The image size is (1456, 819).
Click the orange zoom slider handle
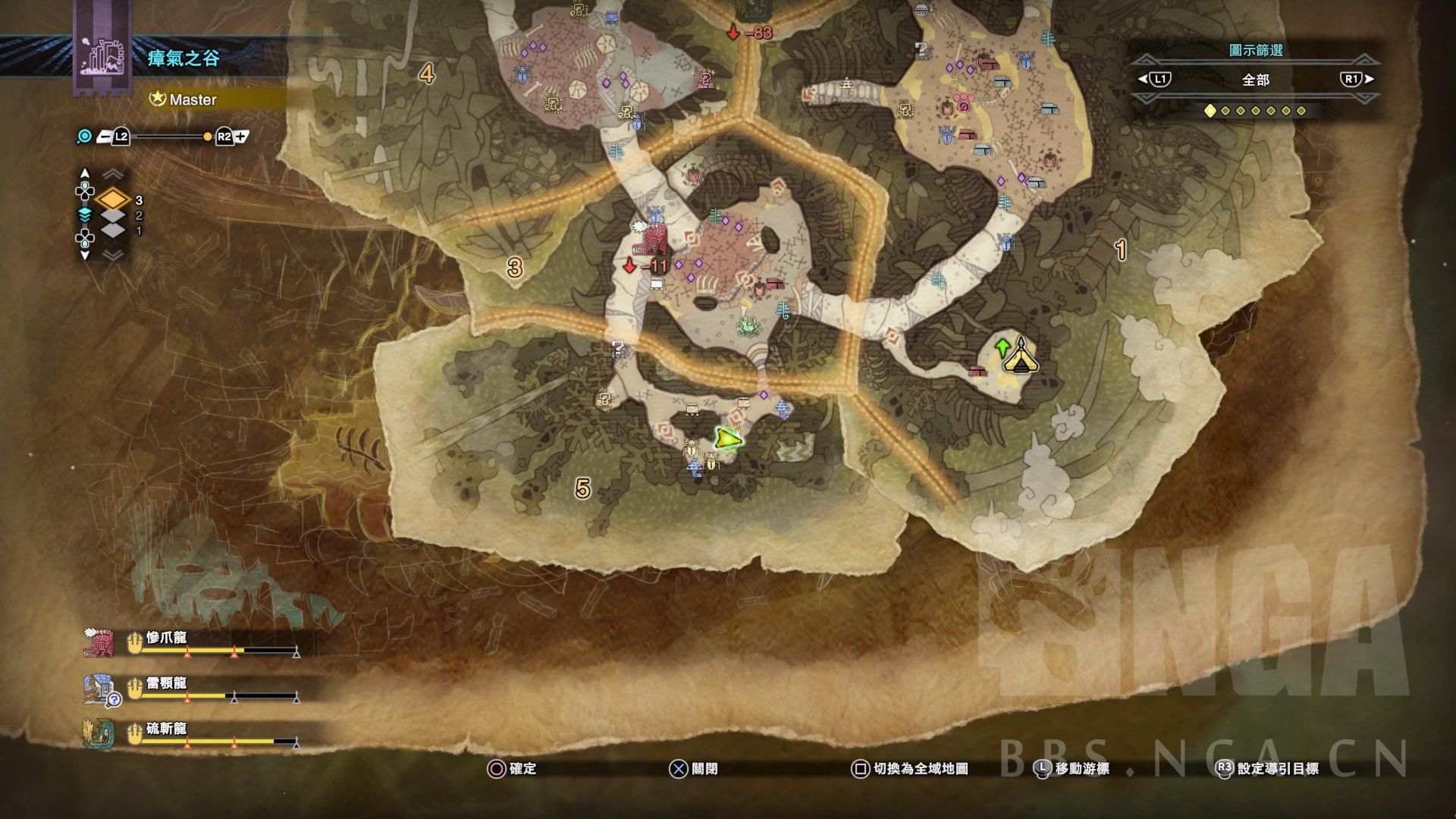[207, 137]
